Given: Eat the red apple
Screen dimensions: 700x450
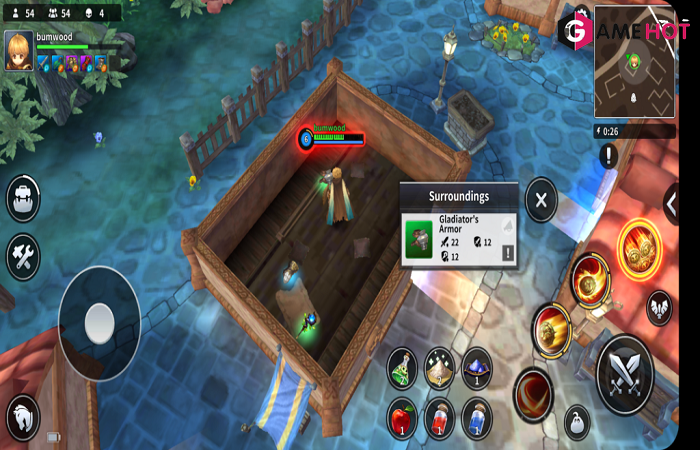Looking at the screenshot, I should [x=402, y=417].
